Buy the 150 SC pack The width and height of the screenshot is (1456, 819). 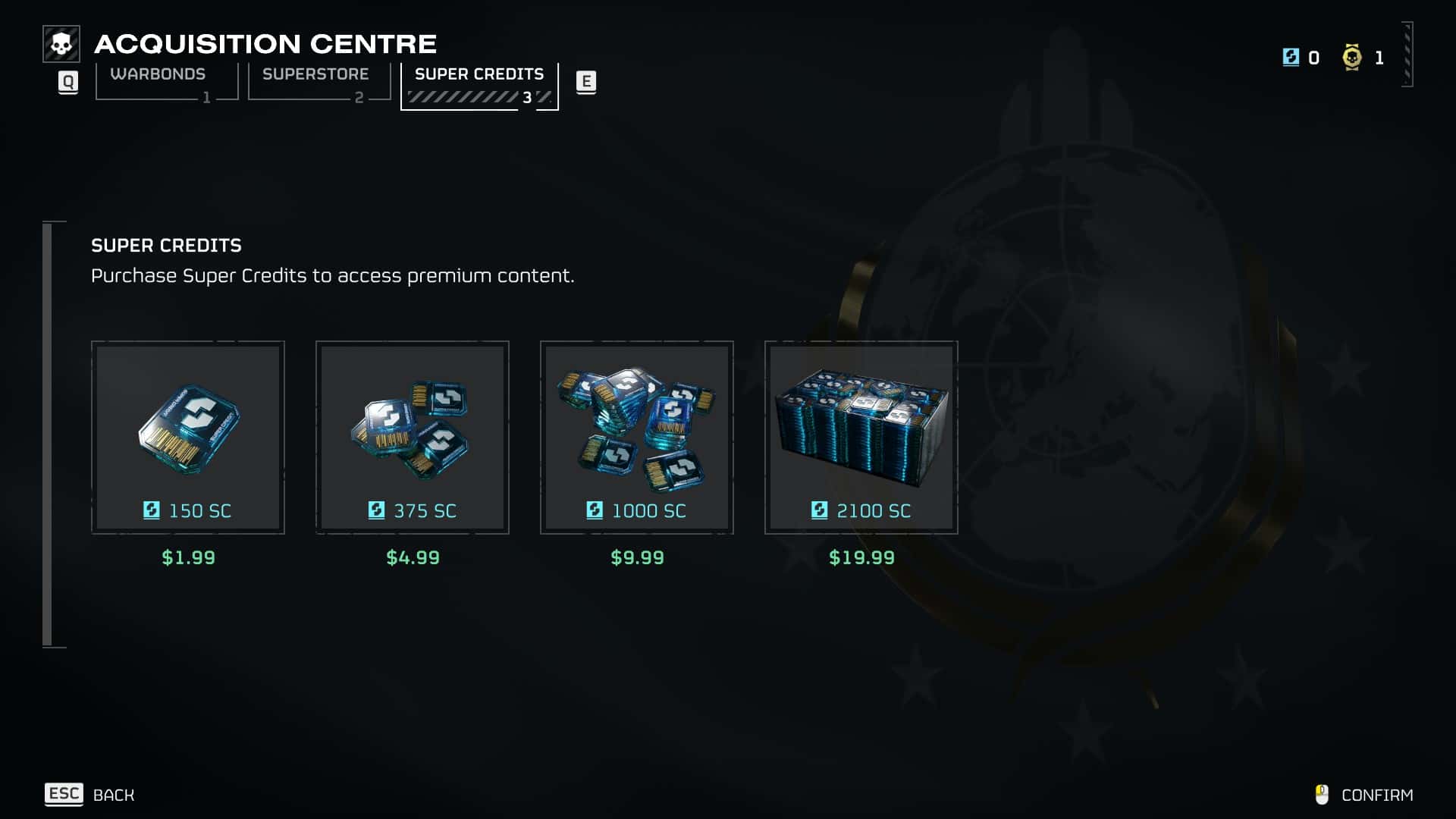pyautogui.click(x=188, y=438)
